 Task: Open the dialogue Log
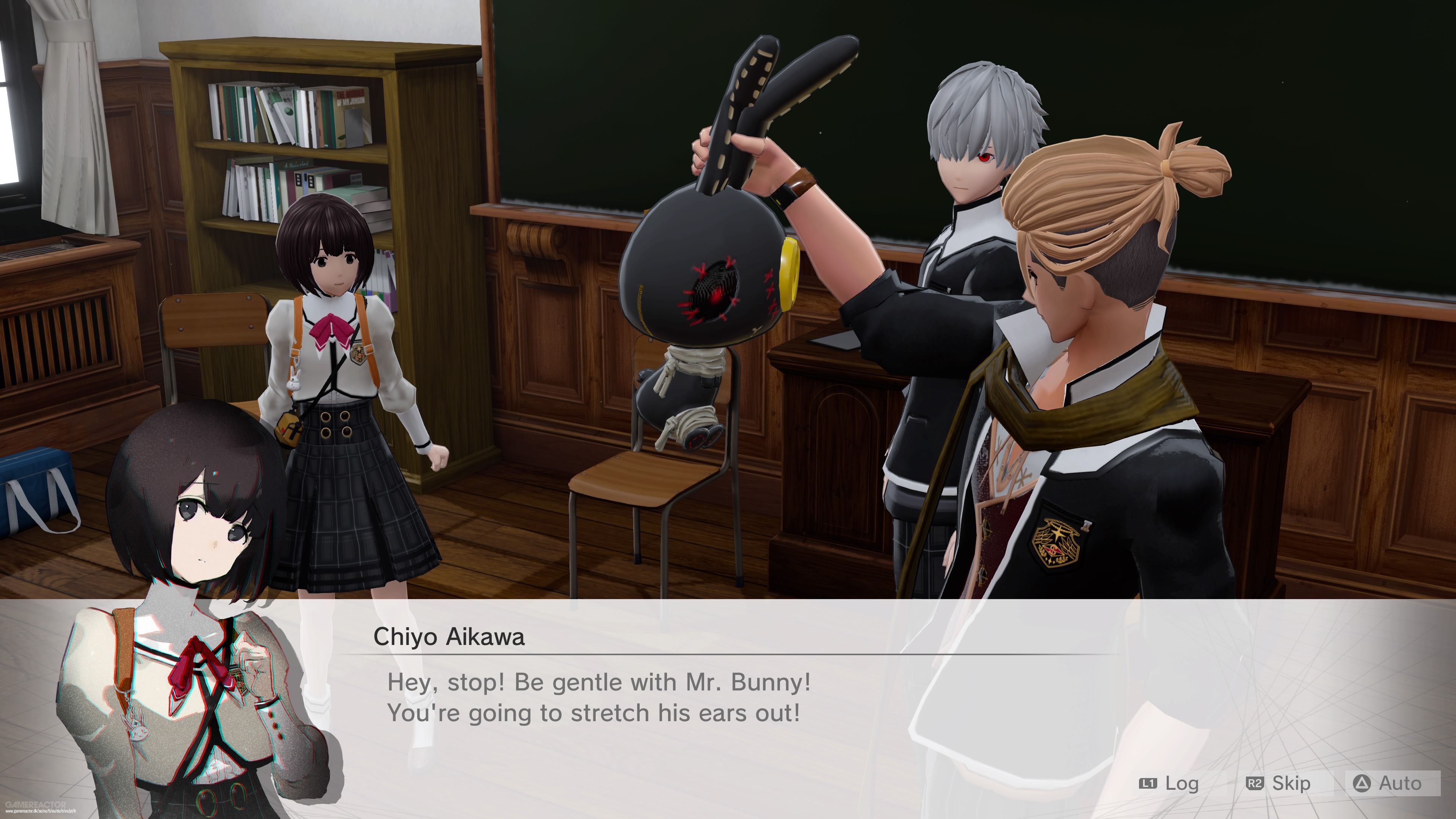click(x=1169, y=783)
